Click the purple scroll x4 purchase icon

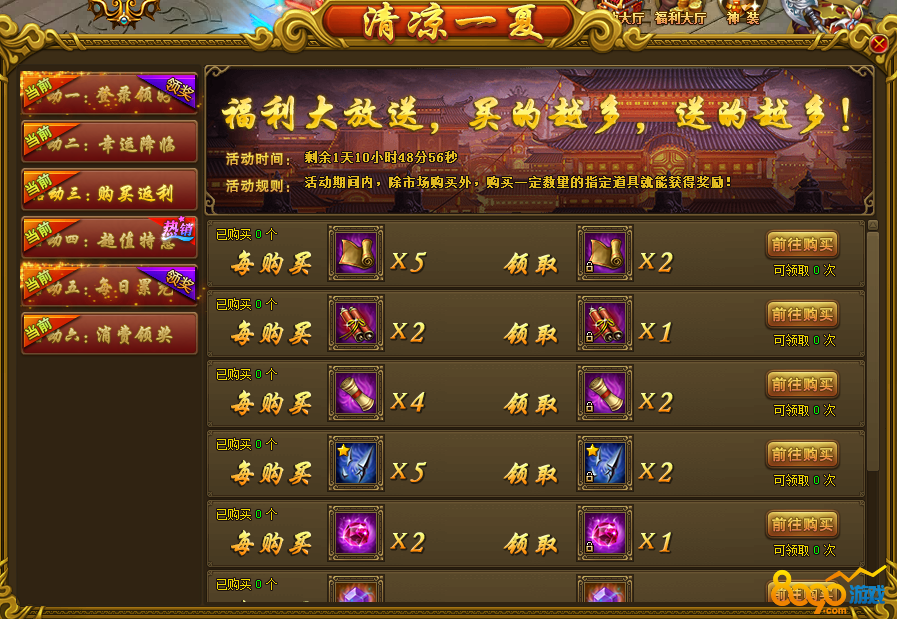[355, 393]
